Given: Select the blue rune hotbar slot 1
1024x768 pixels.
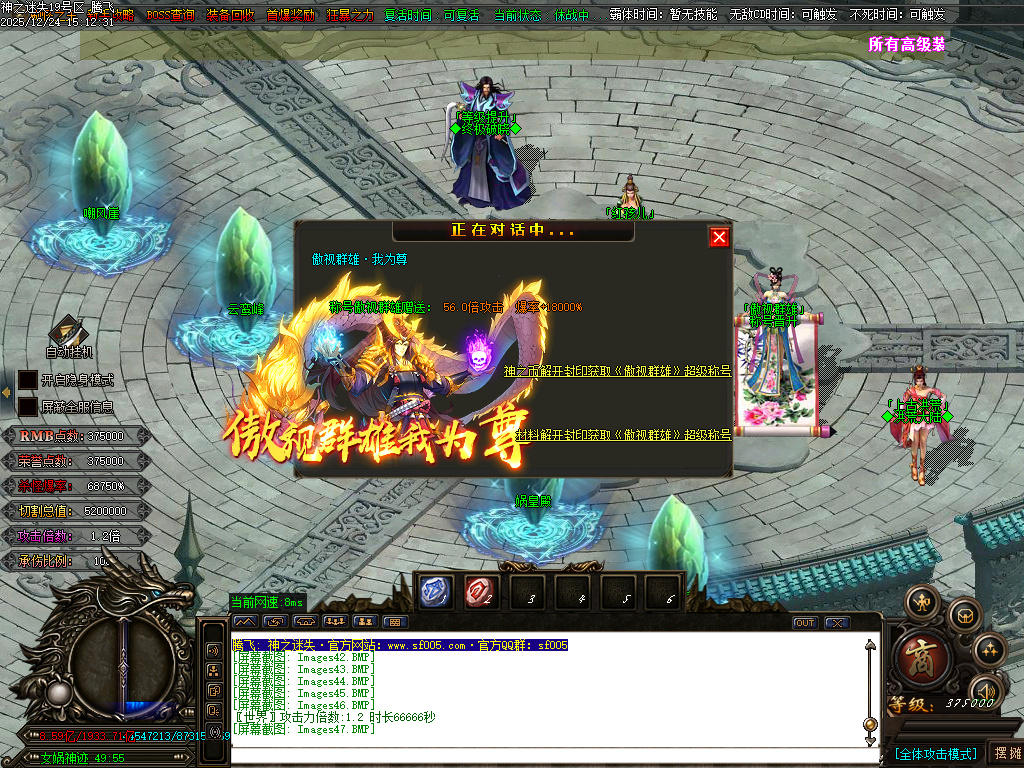Looking at the screenshot, I should 436,593.
